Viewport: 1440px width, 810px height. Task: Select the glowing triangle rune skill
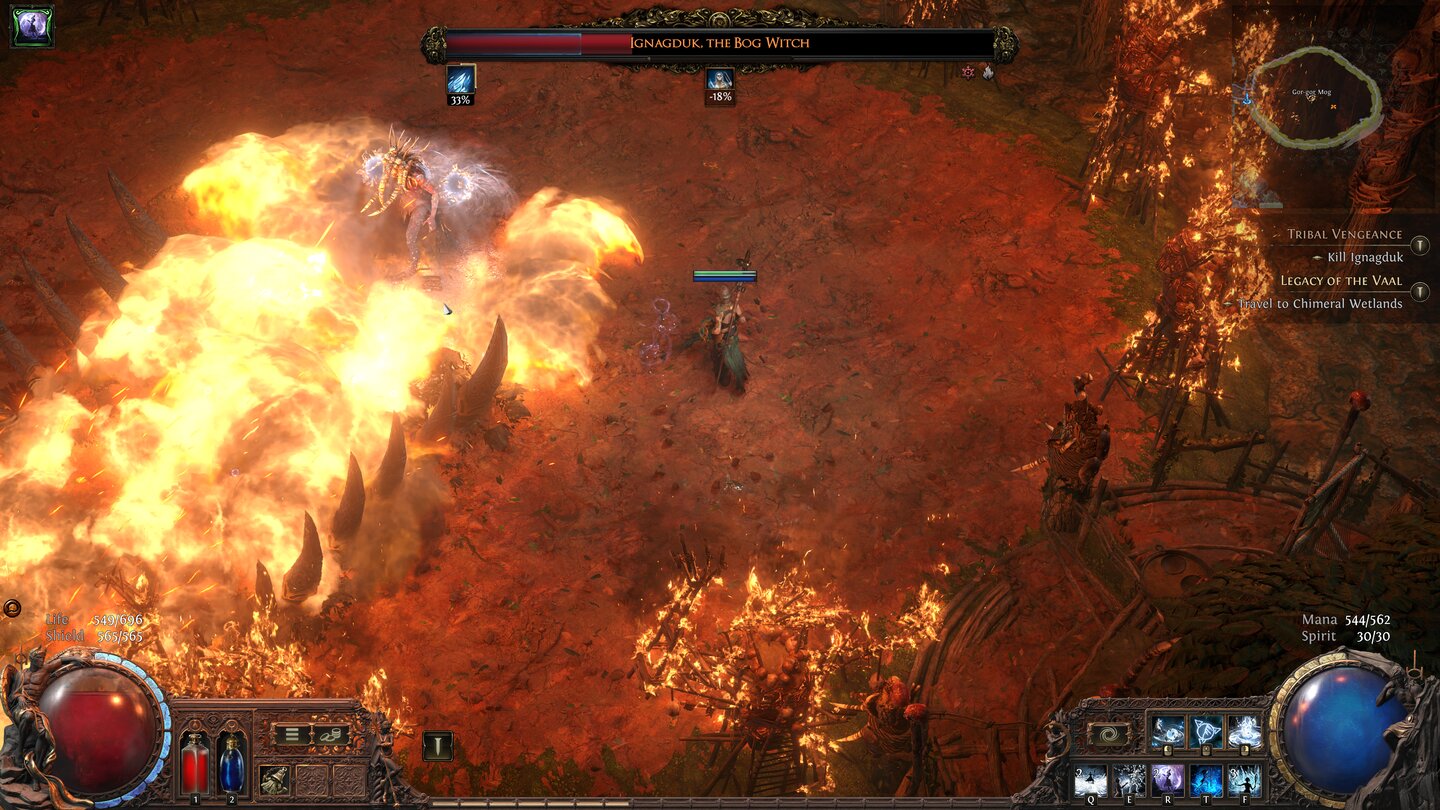(1206, 732)
